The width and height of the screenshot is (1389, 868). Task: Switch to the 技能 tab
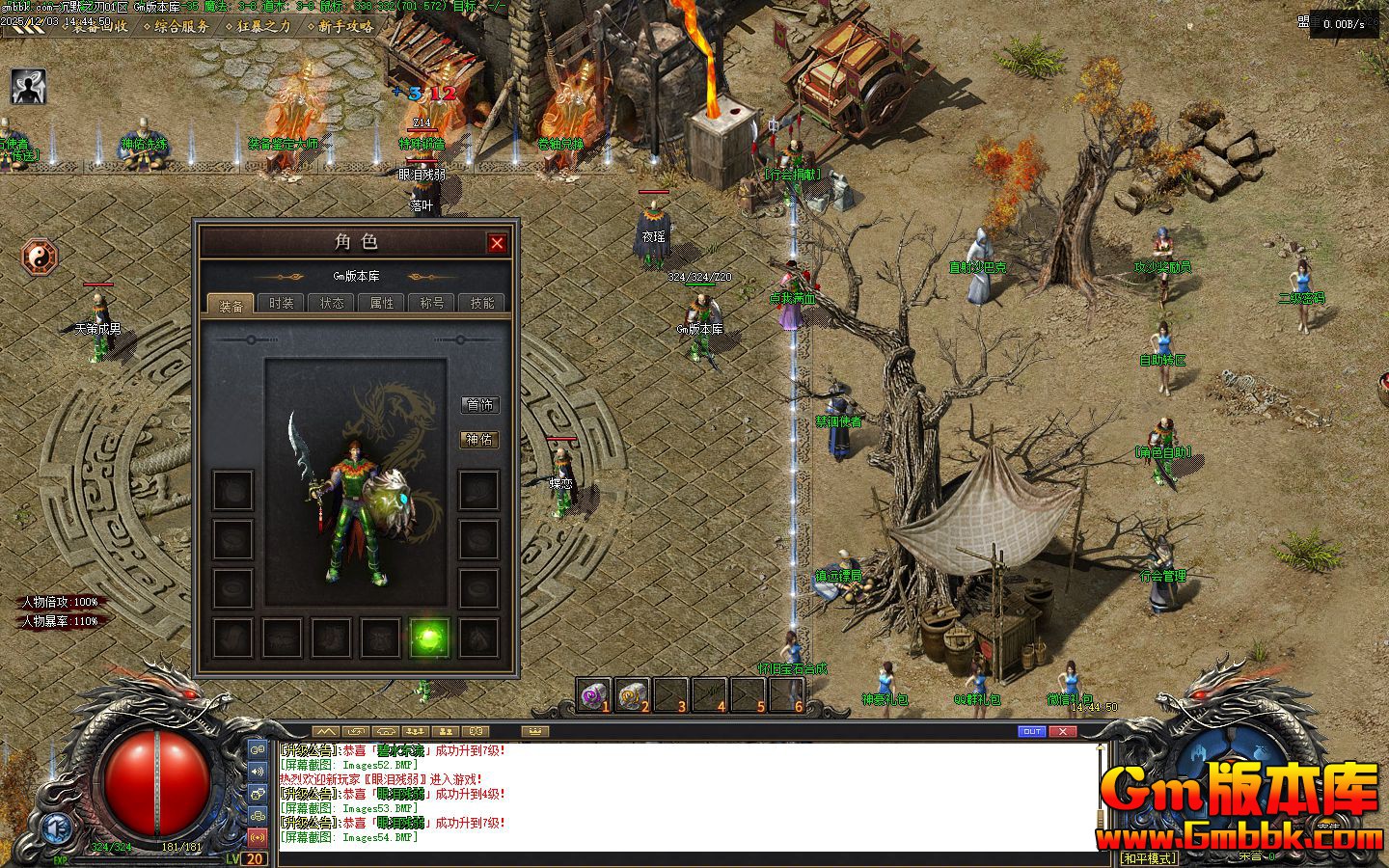click(482, 303)
